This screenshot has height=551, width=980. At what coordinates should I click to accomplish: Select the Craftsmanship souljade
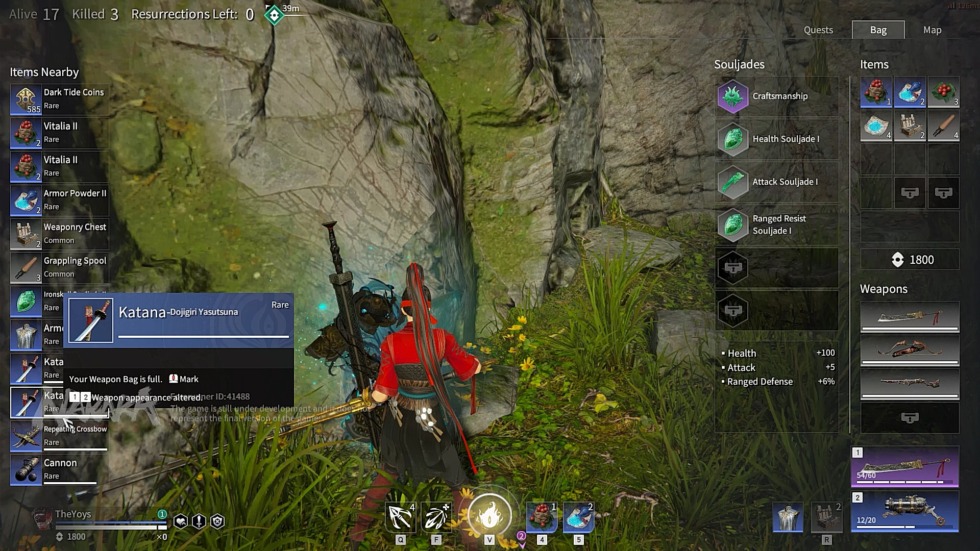tap(777, 97)
